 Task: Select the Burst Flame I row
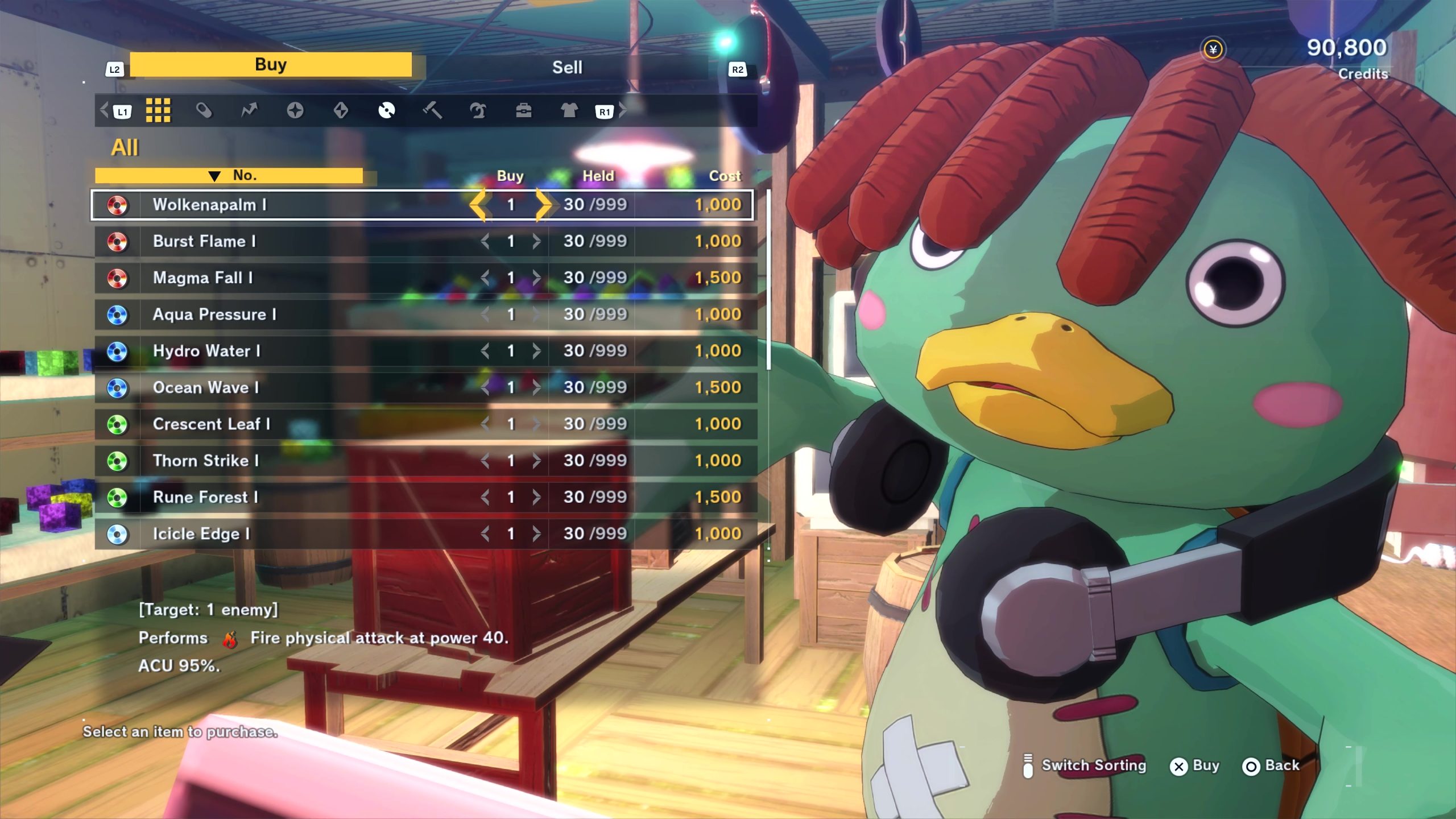pos(284,241)
